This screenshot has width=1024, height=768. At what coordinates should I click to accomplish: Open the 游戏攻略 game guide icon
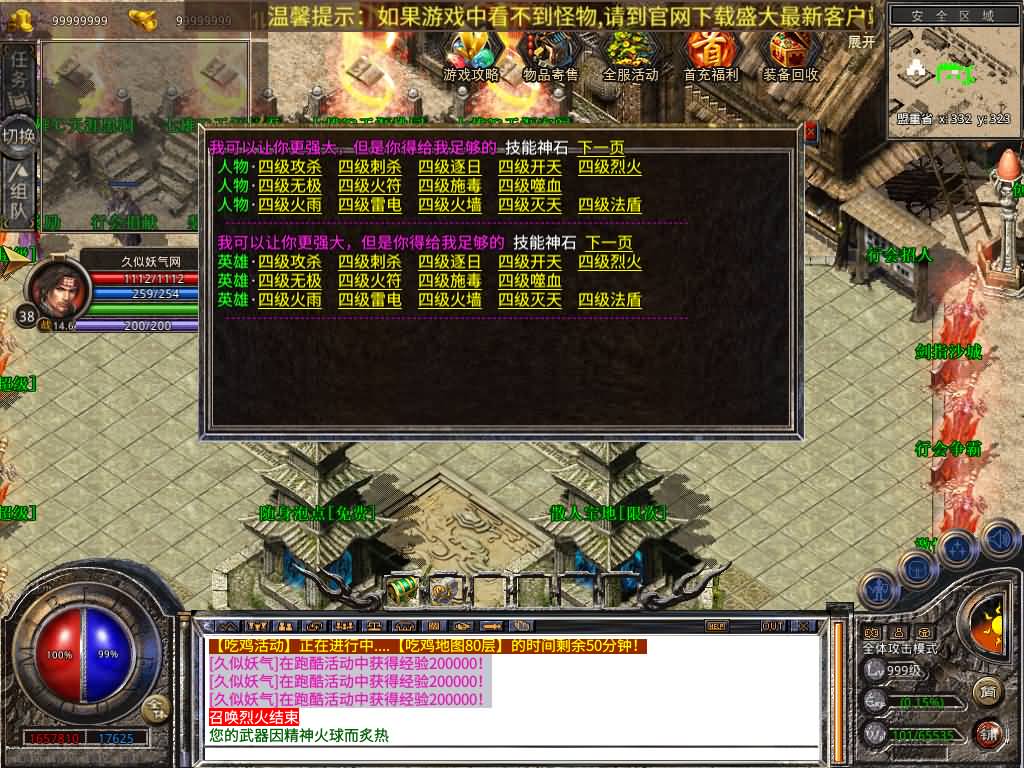(470, 54)
